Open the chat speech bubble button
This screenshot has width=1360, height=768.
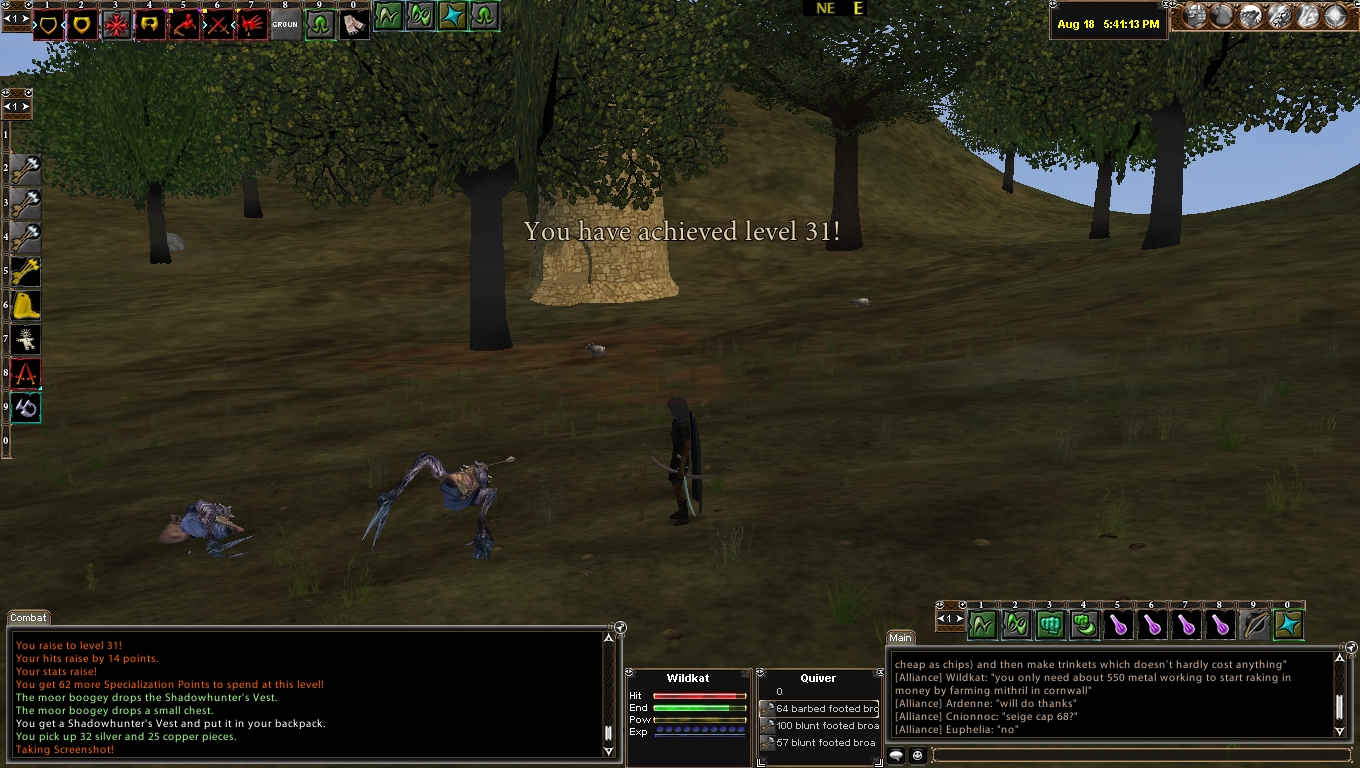point(897,755)
